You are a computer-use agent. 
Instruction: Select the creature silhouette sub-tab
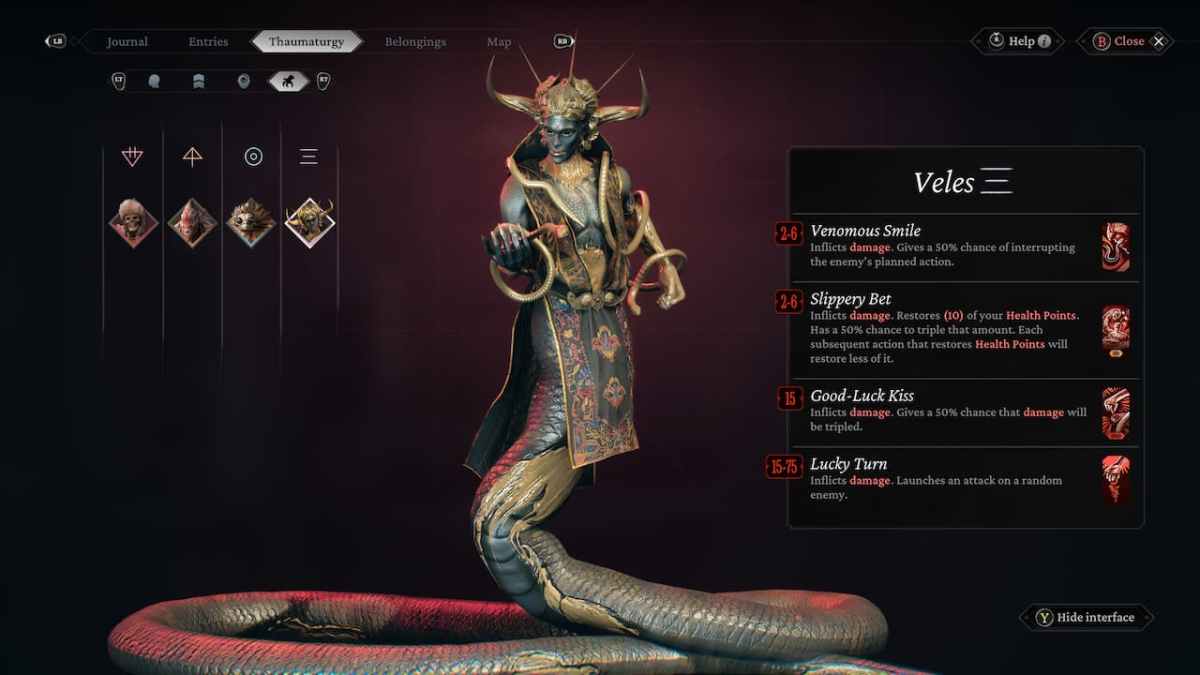tap(289, 81)
